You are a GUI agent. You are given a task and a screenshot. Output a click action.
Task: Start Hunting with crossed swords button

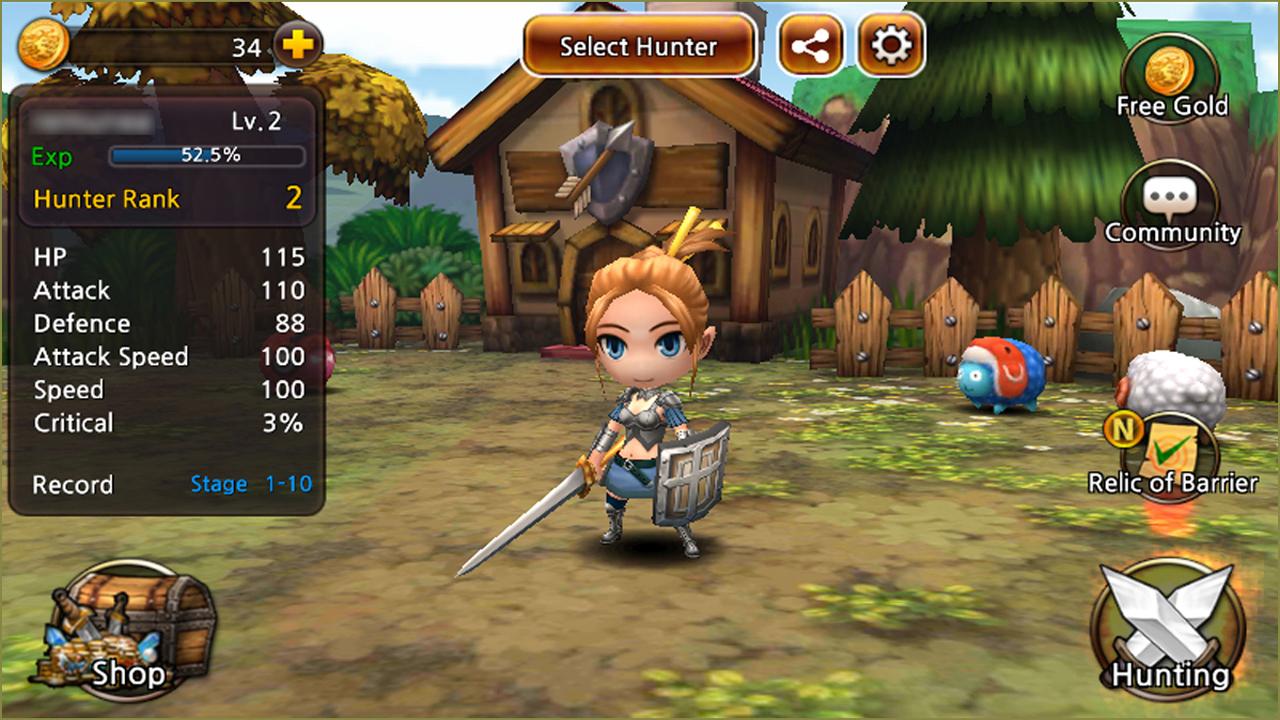[1169, 625]
